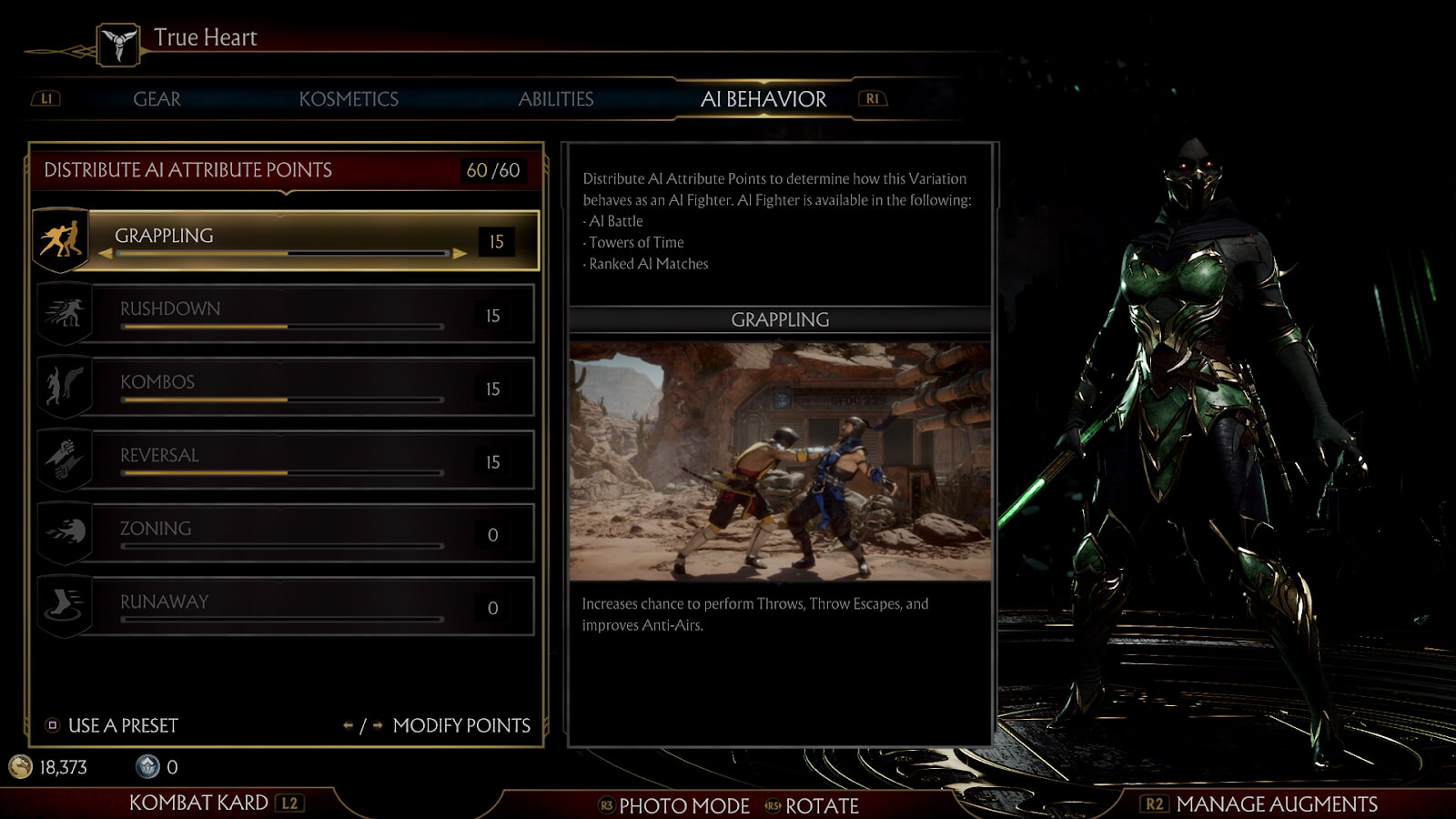
Task: Increase Grappling points with right arrow
Action: [x=460, y=254]
